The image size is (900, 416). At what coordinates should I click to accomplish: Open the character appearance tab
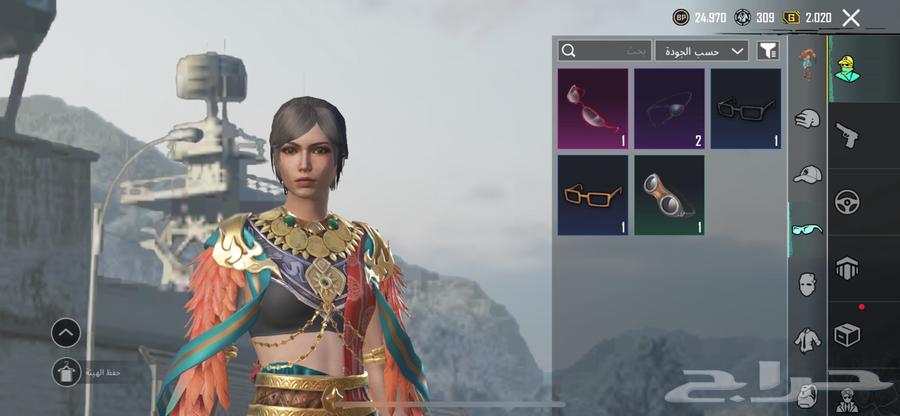[x=848, y=68]
